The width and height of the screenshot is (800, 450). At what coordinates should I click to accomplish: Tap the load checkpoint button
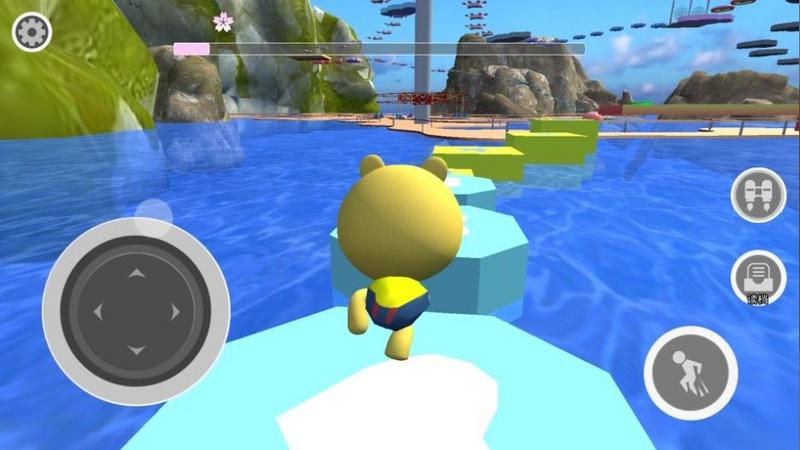(758, 277)
